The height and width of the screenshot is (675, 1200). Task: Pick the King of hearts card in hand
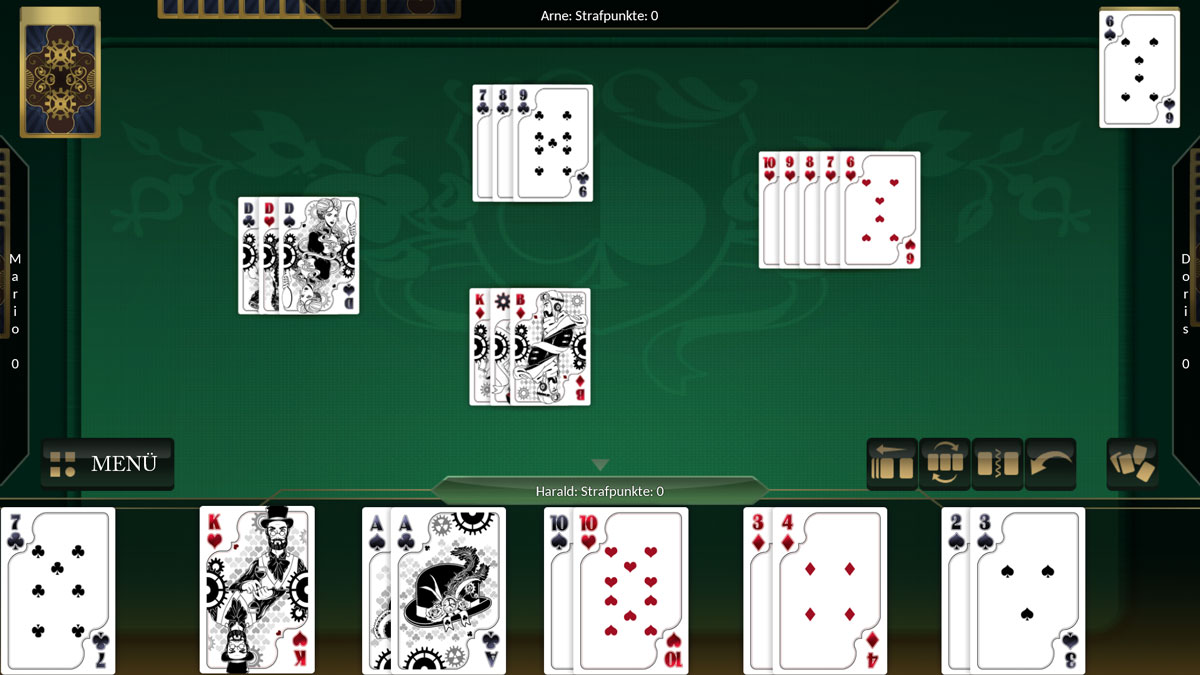pos(257,589)
